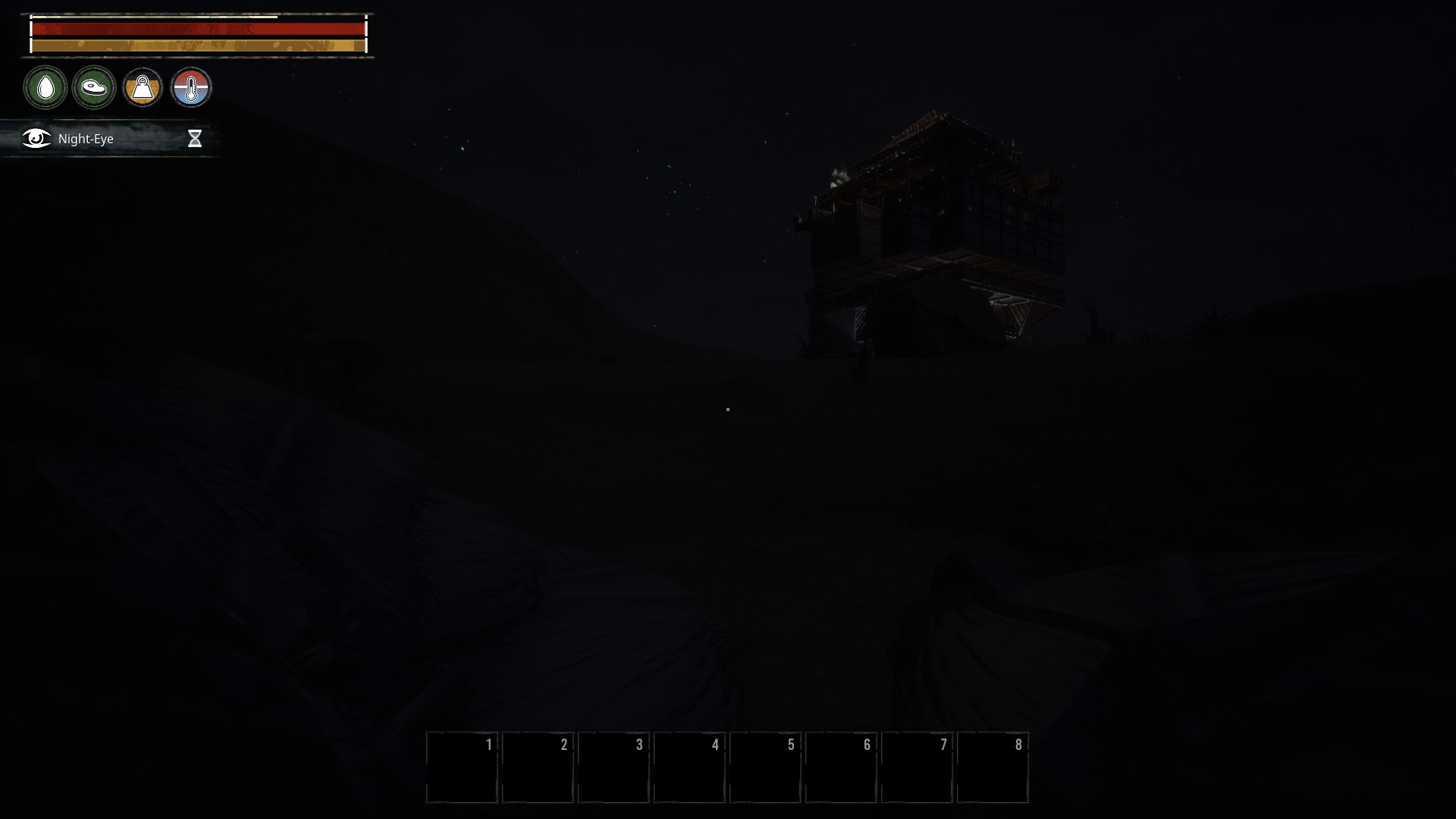Click the crosshair dot at screen center
Screen dimensions: 1456x819
(x=727, y=409)
